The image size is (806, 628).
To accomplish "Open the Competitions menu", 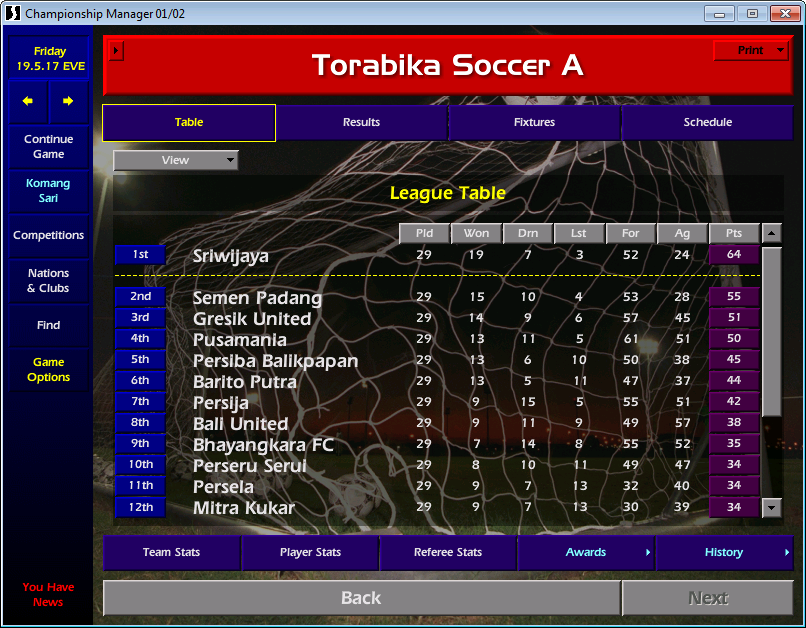I will pyautogui.click(x=49, y=236).
